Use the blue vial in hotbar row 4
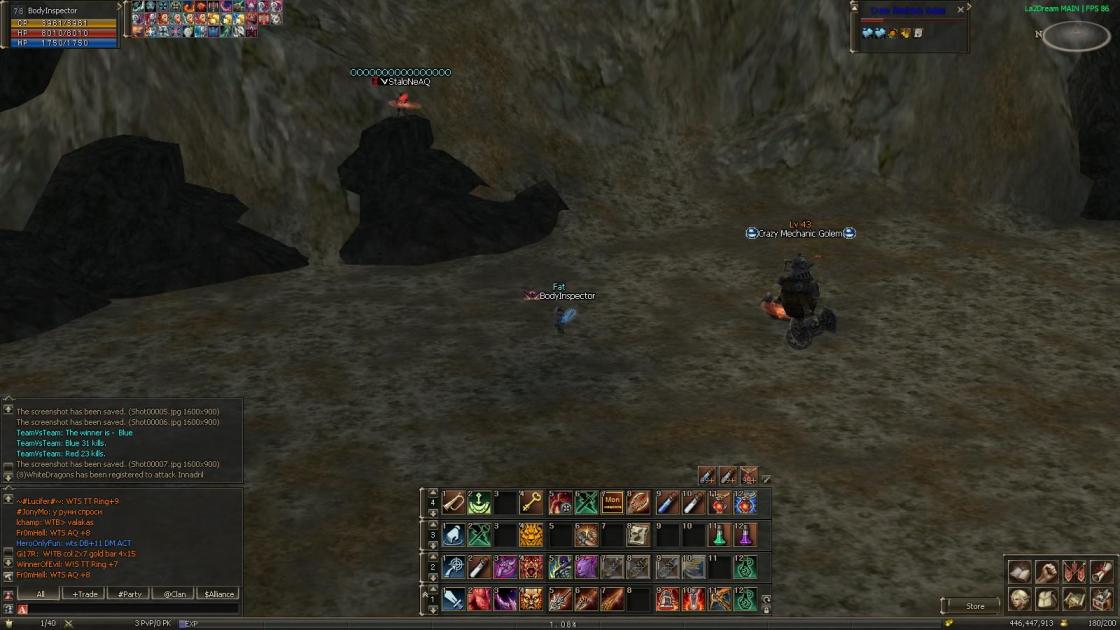1120x630 pixels. pyautogui.click(x=666, y=502)
